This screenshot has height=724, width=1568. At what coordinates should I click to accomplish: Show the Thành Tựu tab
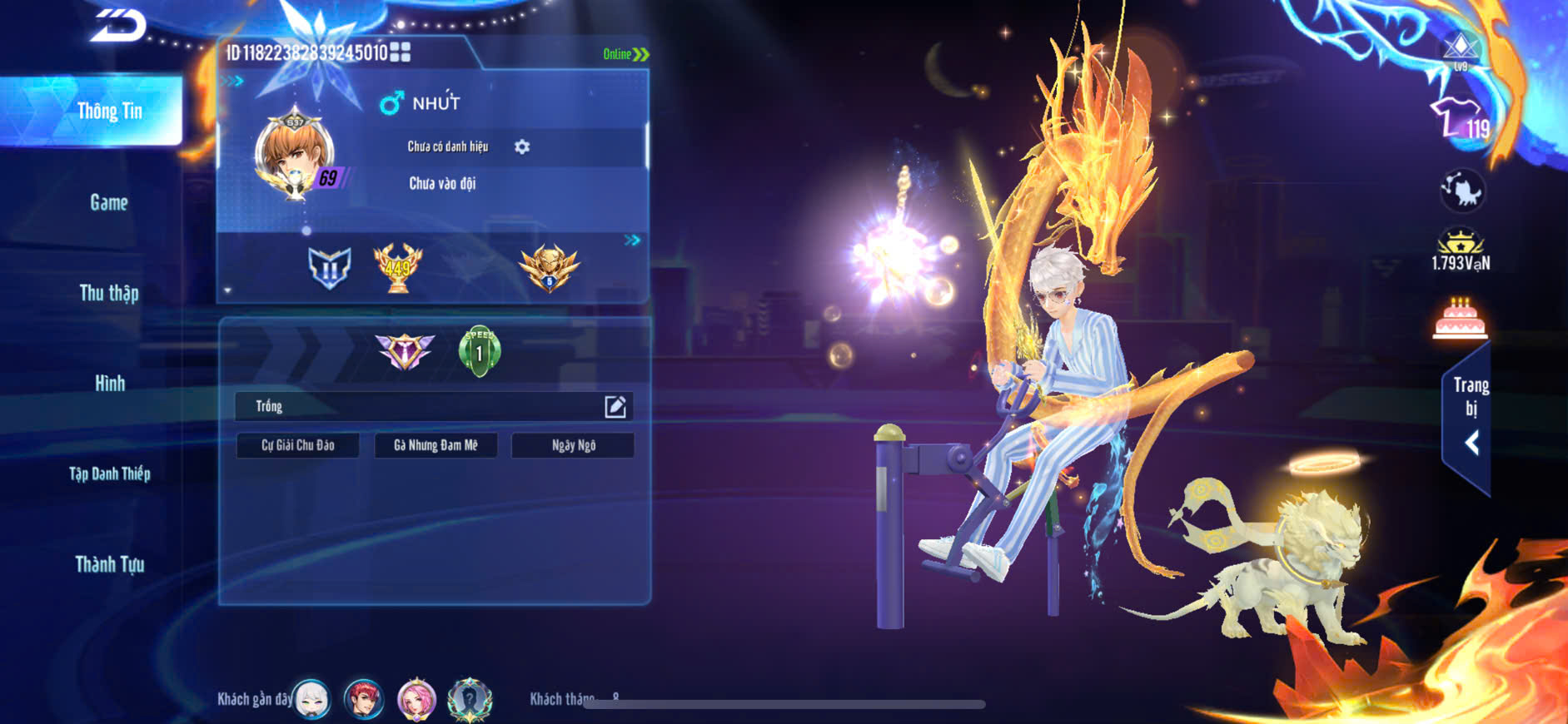pos(109,565)
